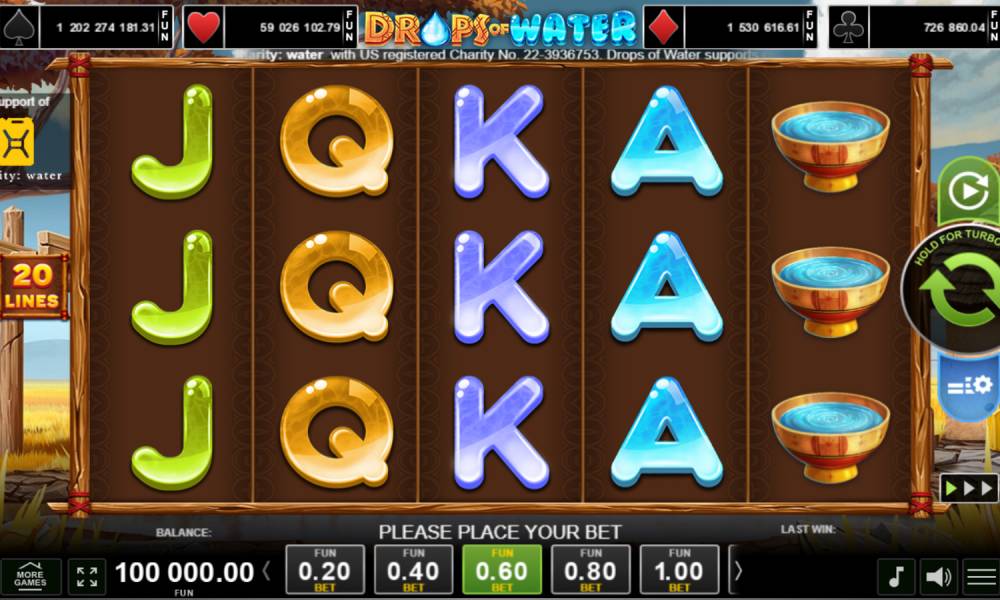The image size is (1000, 600).
Task: Choose the 0.40 bet button
Action: 413,571
